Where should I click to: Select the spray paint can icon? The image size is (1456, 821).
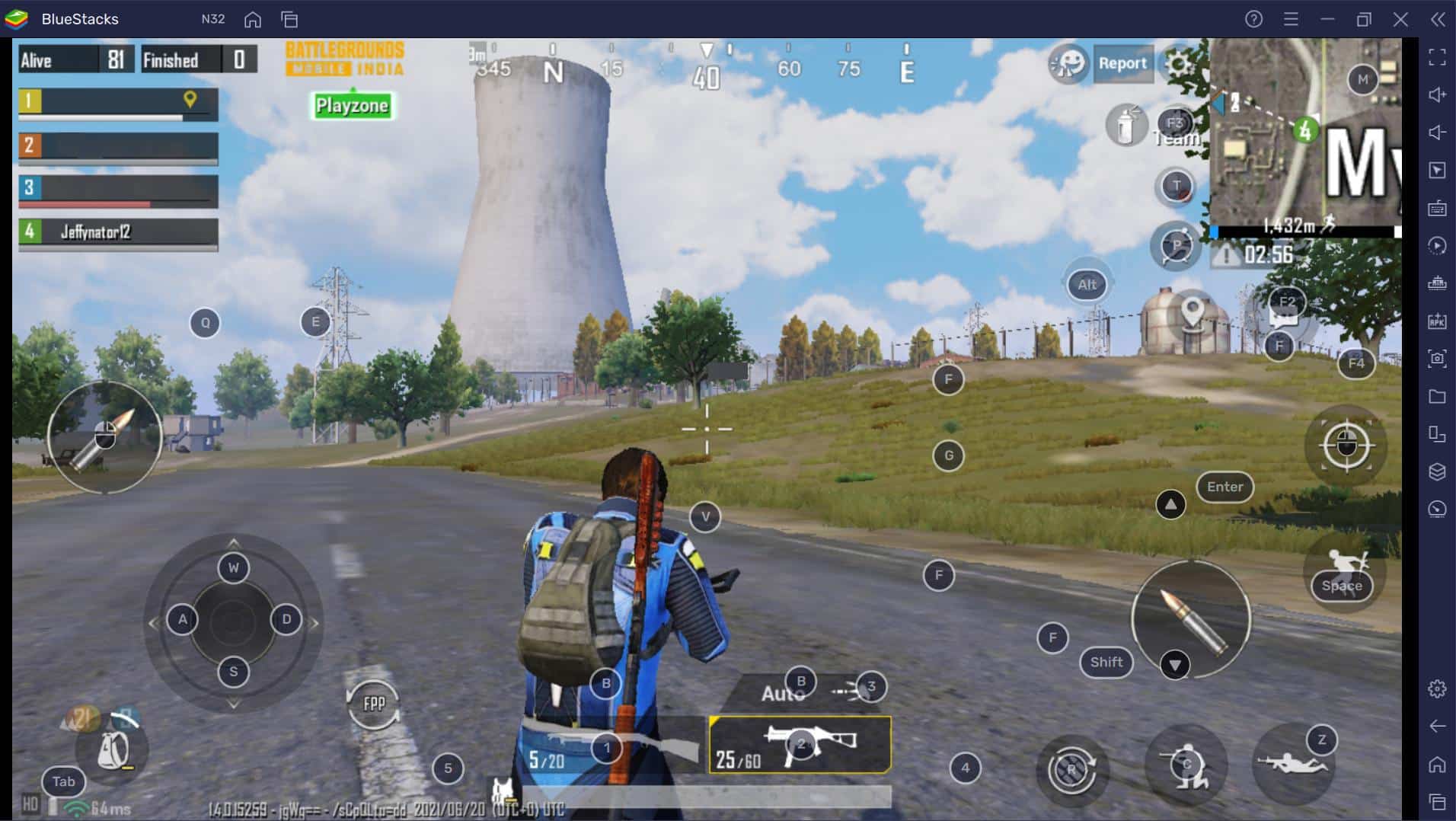(1126, 126)
